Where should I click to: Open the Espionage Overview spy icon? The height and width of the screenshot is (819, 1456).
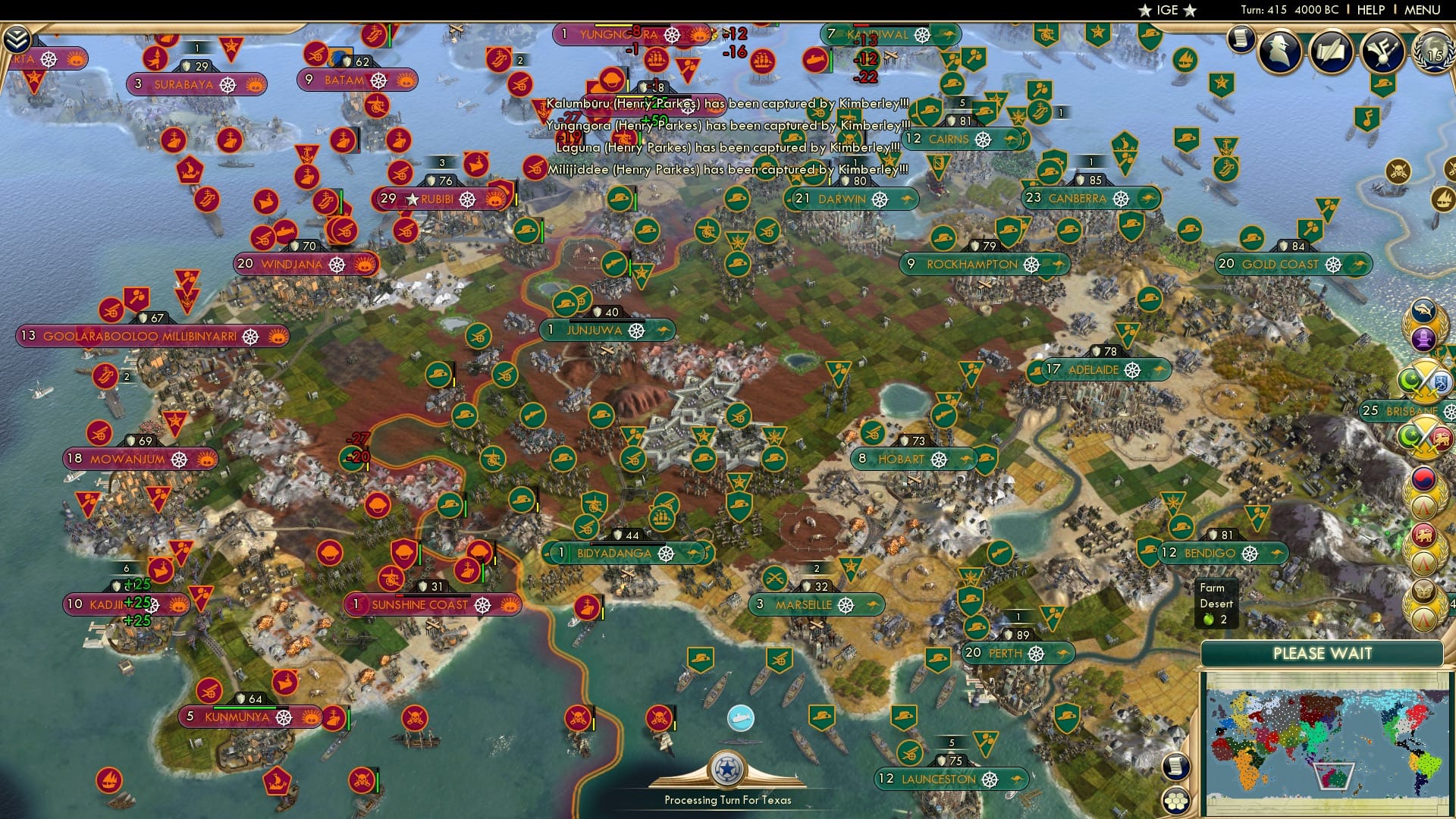point(1279,52)
